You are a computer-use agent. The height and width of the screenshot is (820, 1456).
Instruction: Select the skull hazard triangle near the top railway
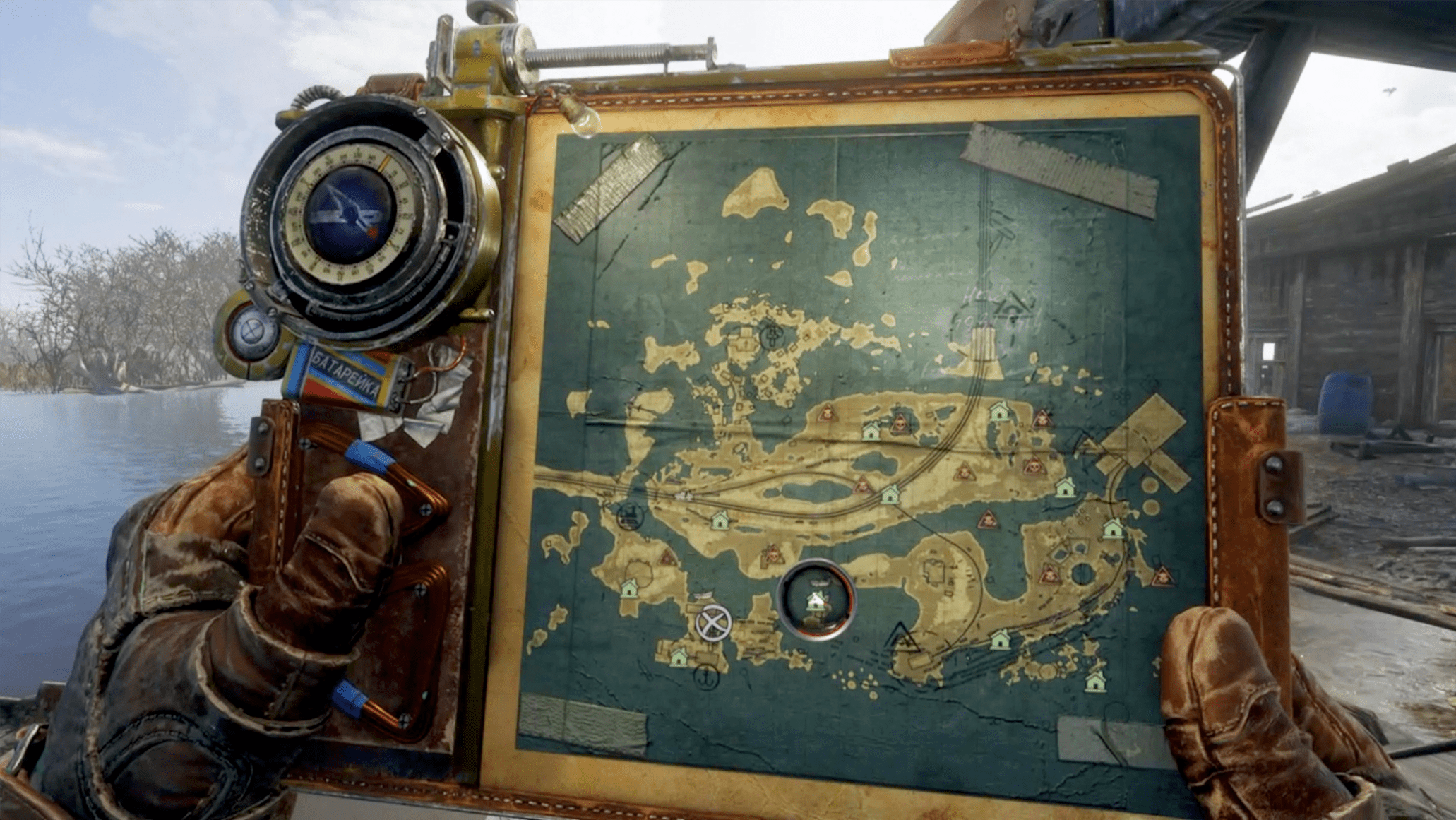826,415
